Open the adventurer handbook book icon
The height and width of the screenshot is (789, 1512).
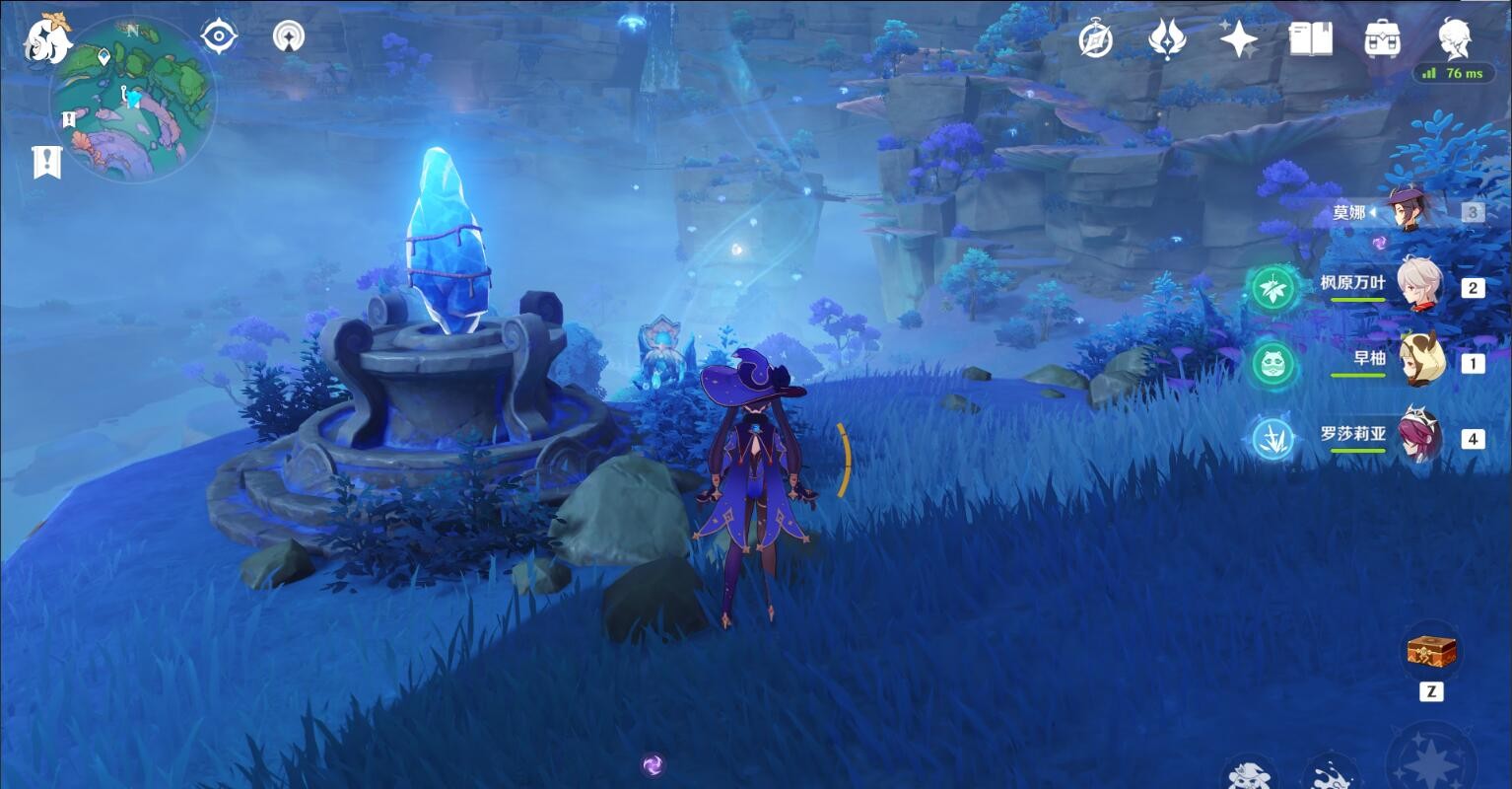coord(1311,39)
